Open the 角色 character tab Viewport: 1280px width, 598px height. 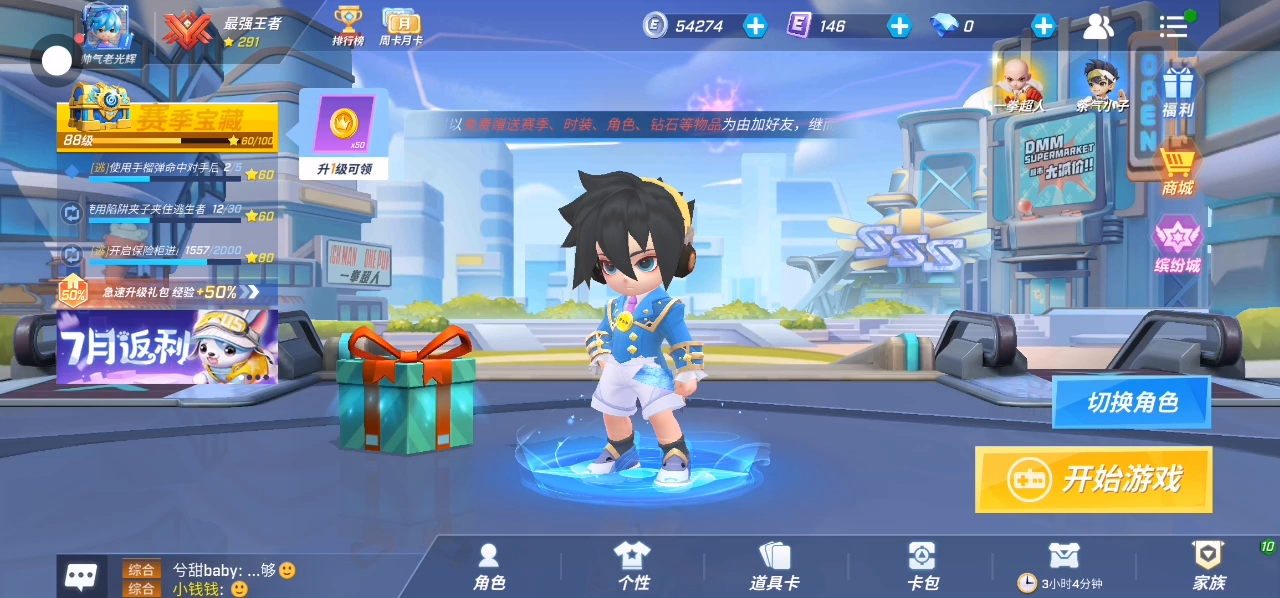point(489,566)
